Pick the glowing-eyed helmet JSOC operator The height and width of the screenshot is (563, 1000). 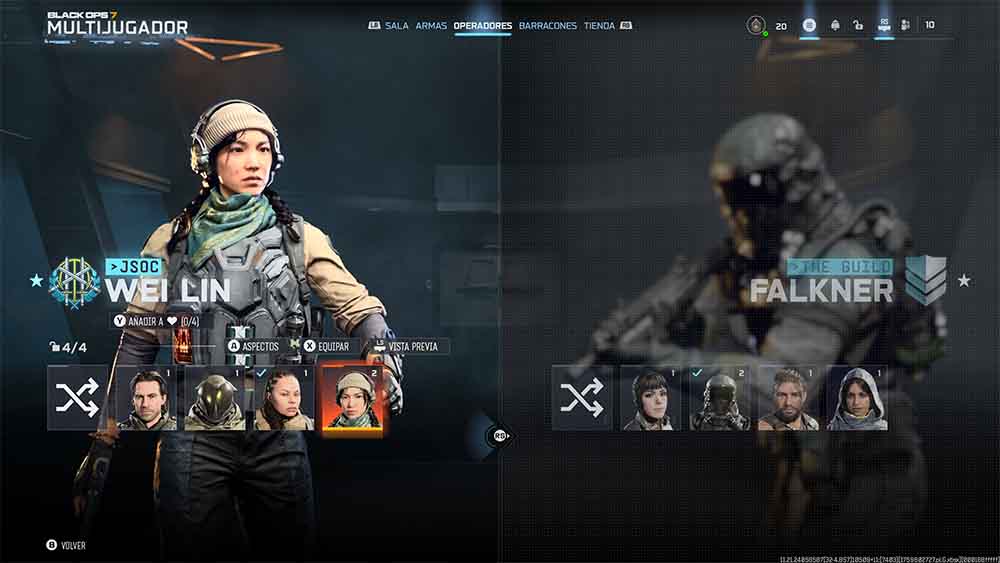(x=215, y=398)
